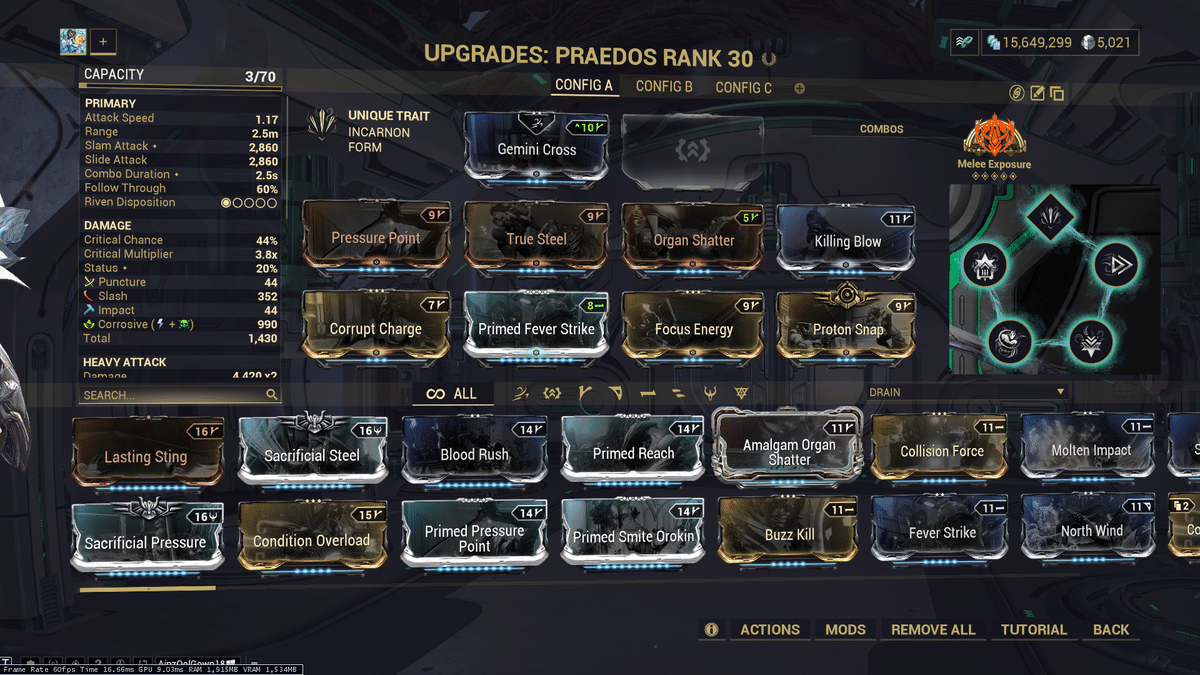Choose the equipped Primed Fever Strike mod
Viewport: 1200px width, 675px height.
537,329
